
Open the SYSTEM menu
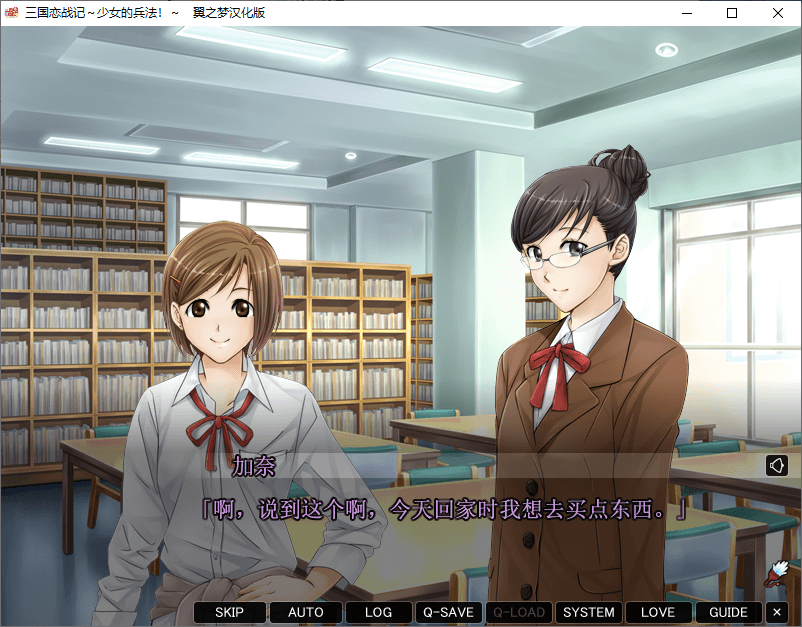pyautogui.click(x=588, y=612)
